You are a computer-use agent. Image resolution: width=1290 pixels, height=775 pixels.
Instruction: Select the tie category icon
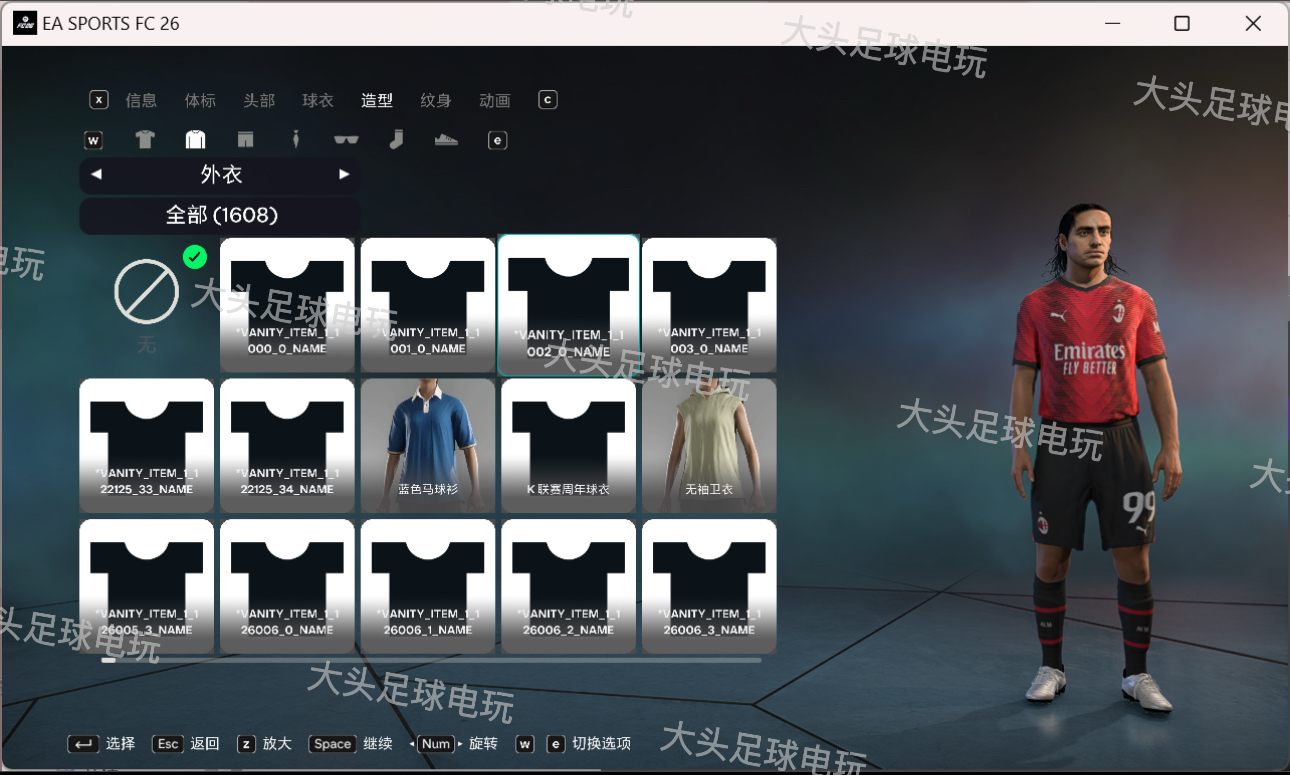(296, 140)
